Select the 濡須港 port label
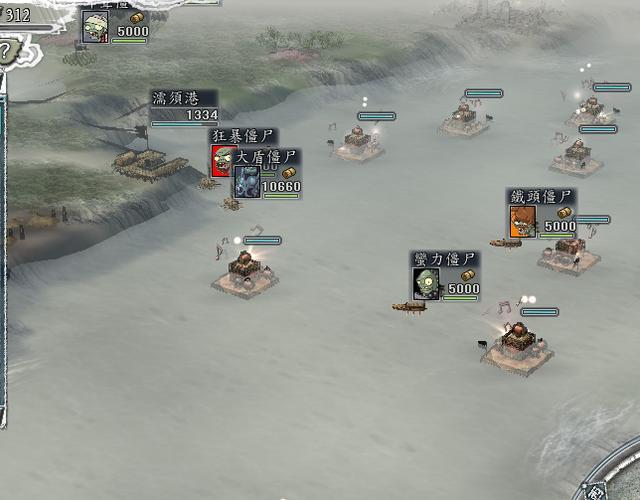 175,98
